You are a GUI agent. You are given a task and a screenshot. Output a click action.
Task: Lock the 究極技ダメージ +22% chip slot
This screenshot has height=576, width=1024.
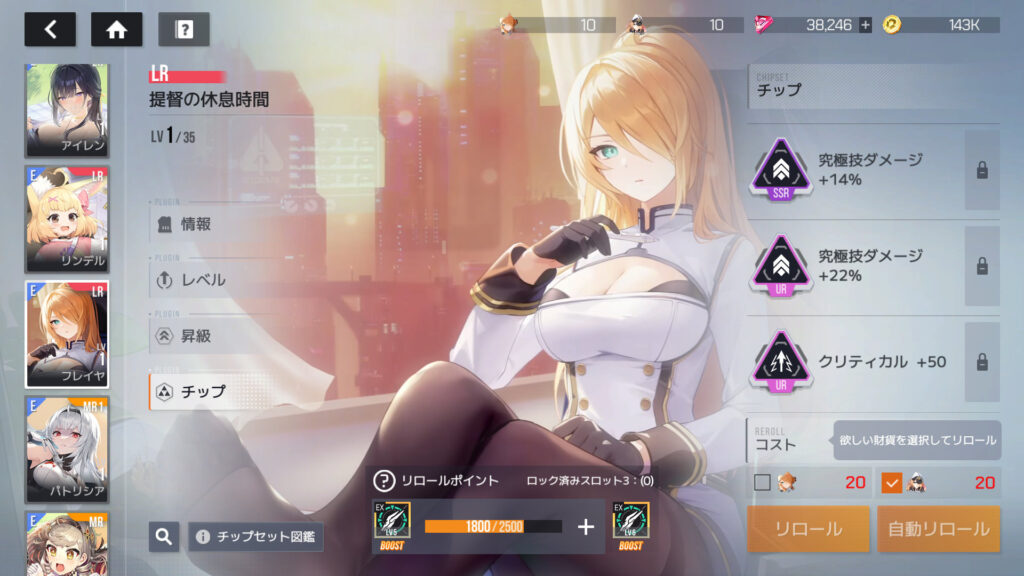click(982, 266)
